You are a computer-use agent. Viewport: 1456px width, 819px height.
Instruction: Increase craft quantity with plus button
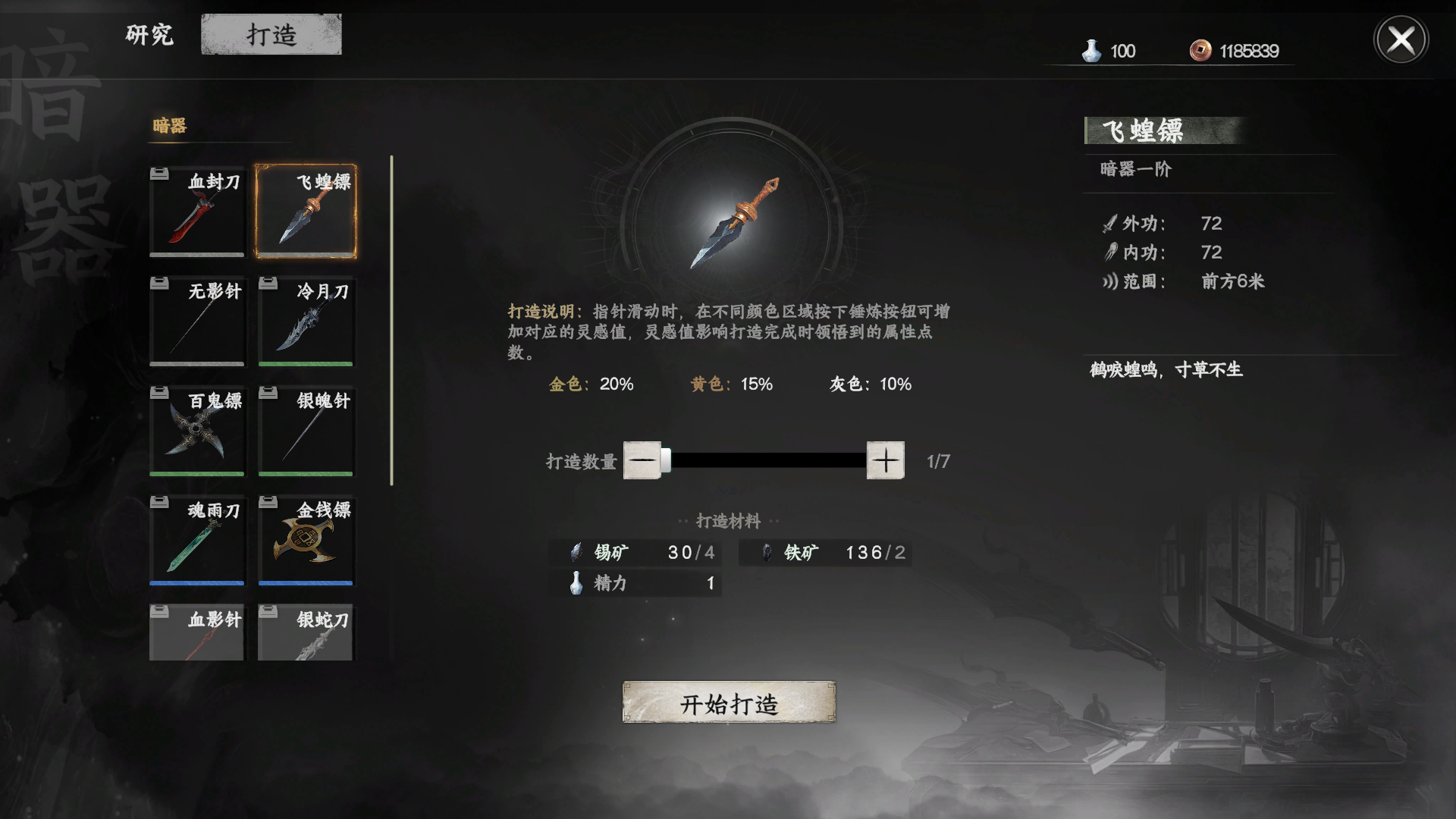click(x=886, y=460)
